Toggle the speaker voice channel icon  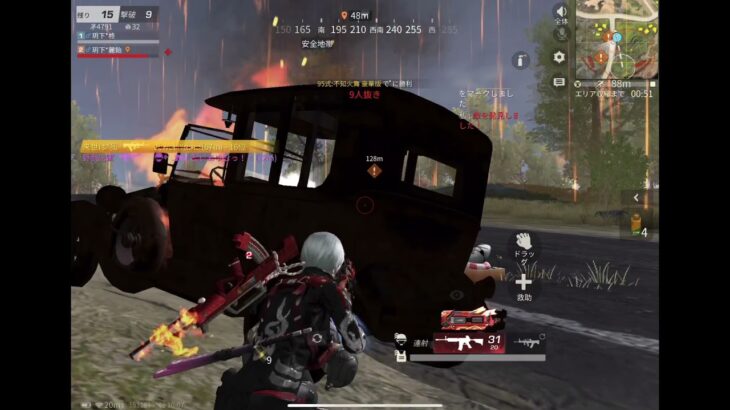[x=560, y=12]
